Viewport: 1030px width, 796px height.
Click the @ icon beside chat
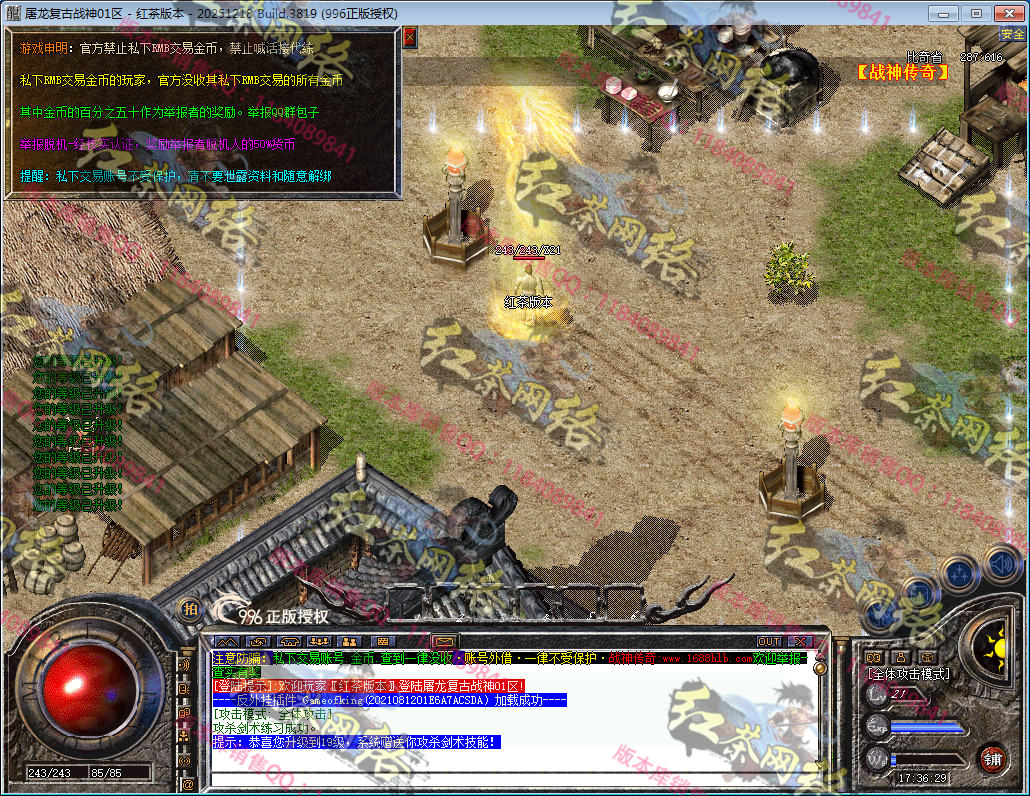click(x=185, y=786)
